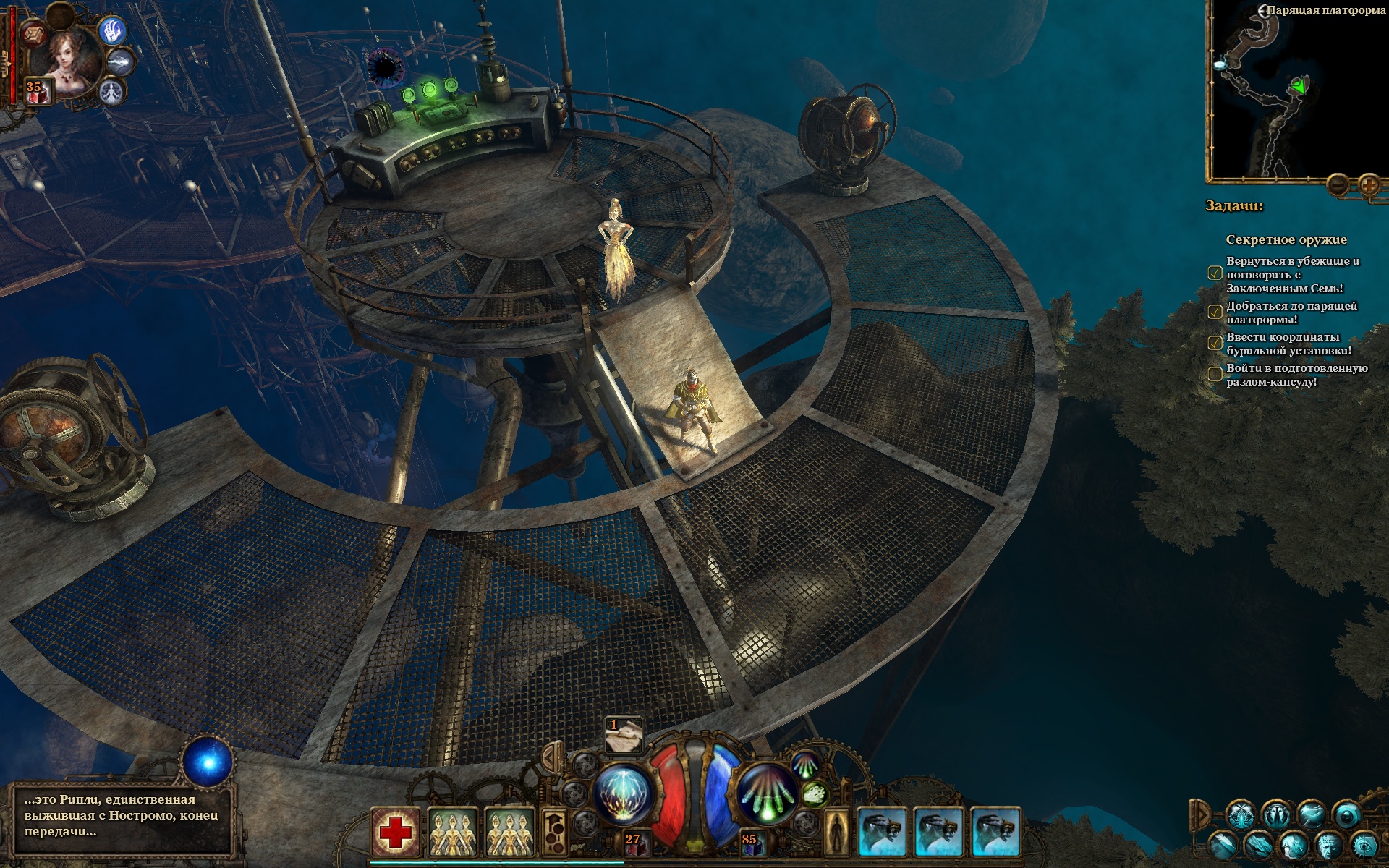
Task: Open the character silhouette panel button
Action: point(837,832)
